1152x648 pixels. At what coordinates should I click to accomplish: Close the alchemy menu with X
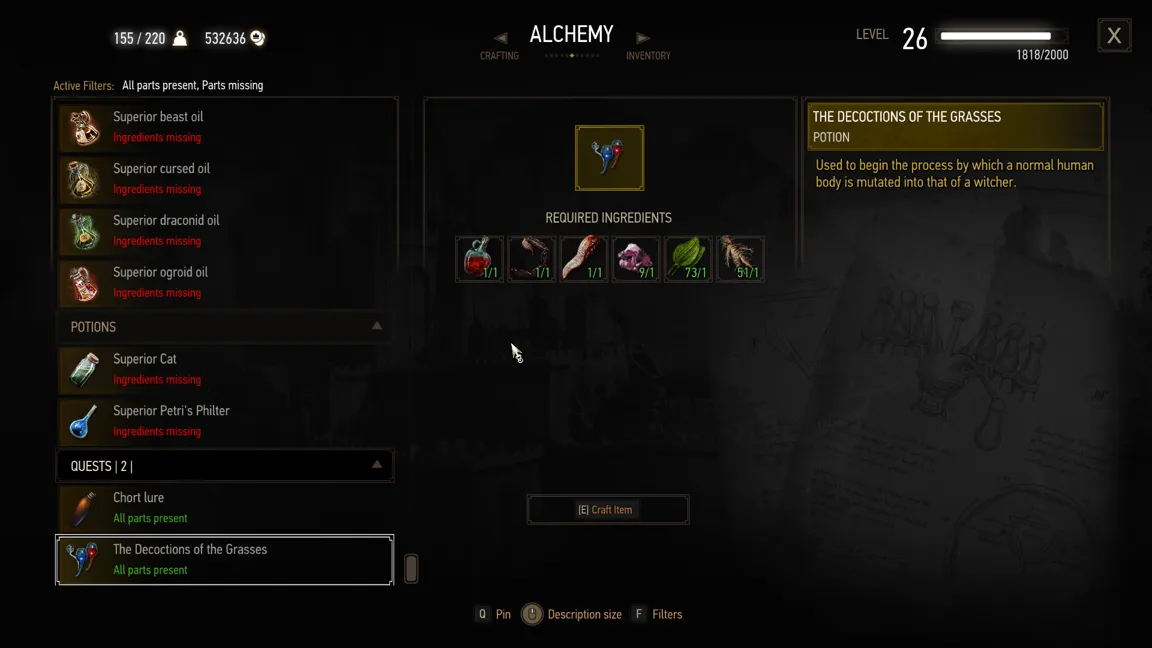(1114, 36)
